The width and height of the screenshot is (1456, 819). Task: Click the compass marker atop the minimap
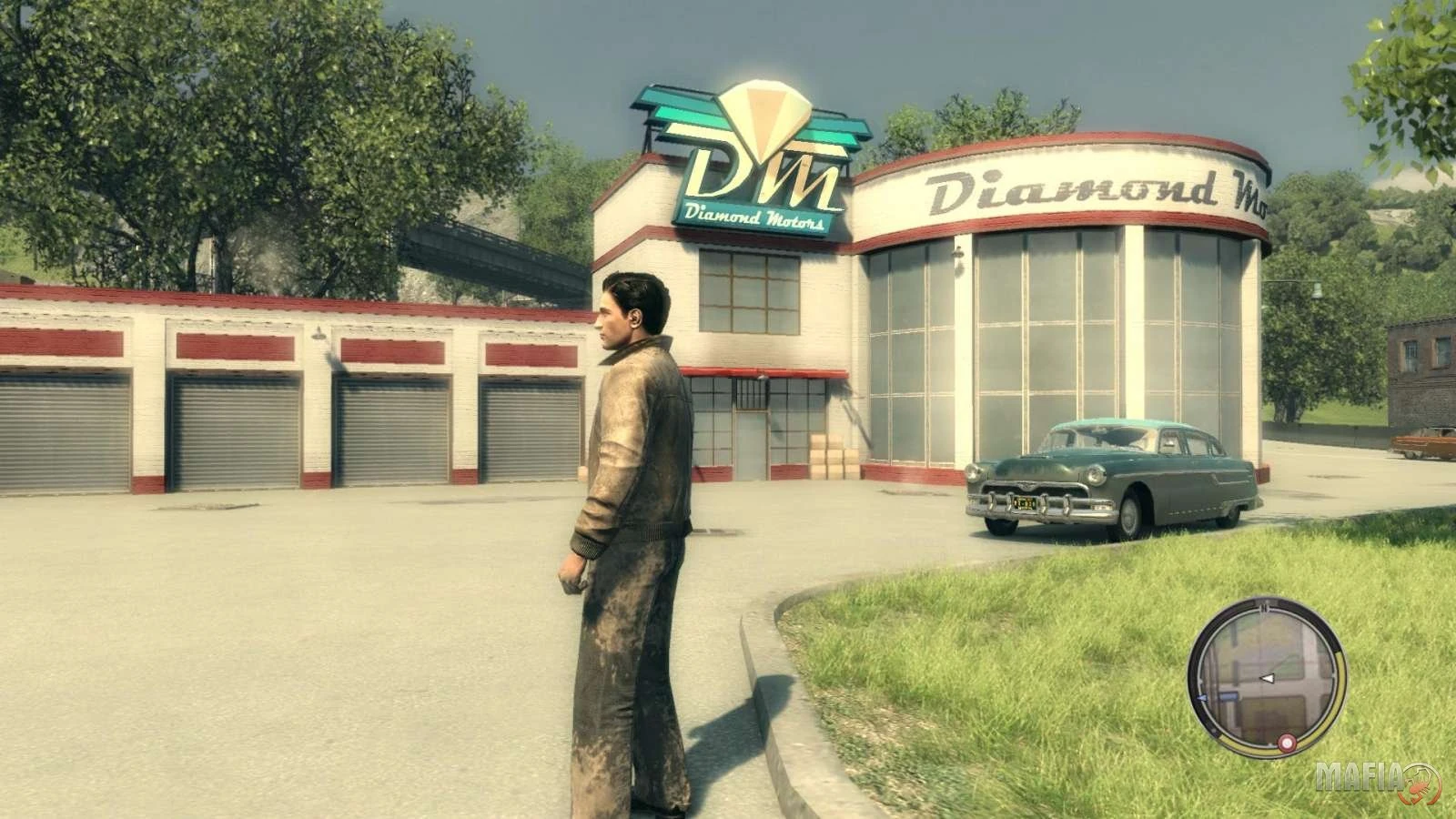coord(1265,604)
